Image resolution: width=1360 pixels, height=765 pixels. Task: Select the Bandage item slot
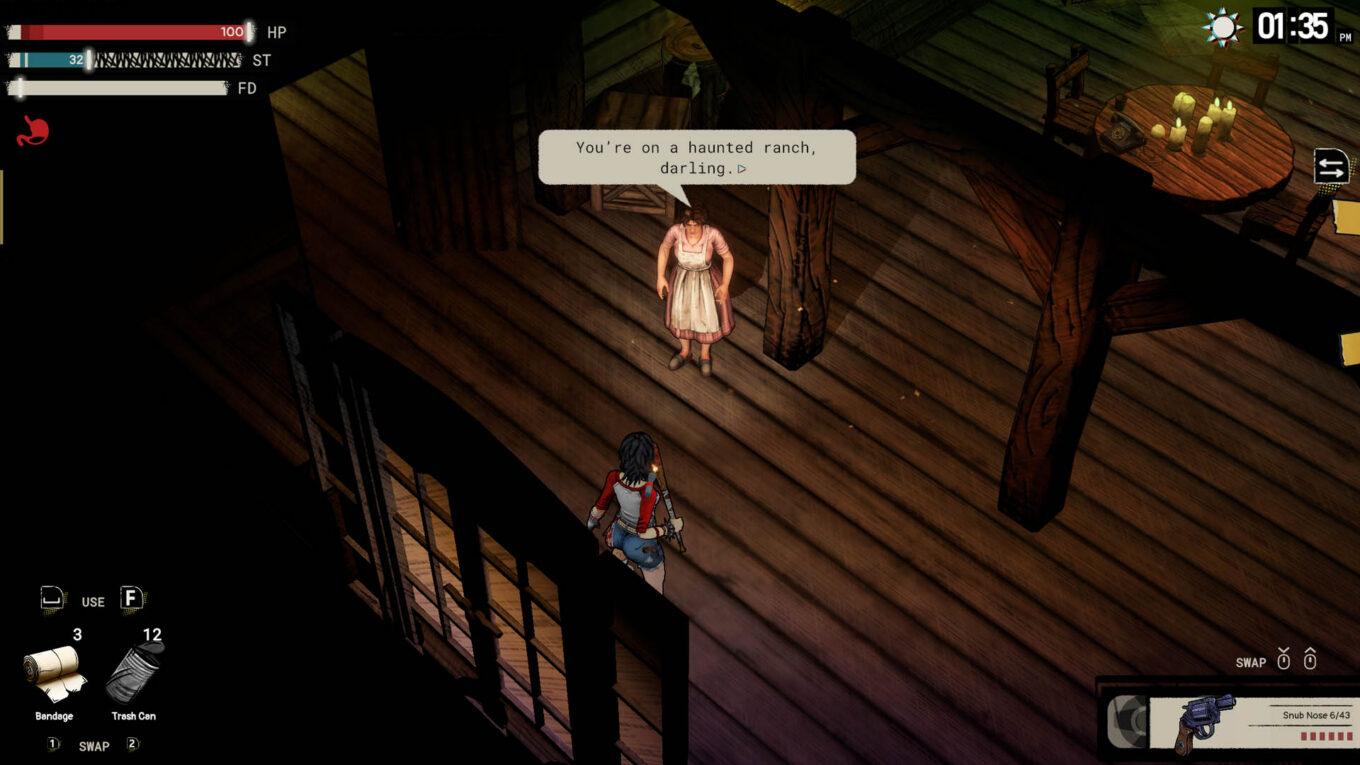54,673
